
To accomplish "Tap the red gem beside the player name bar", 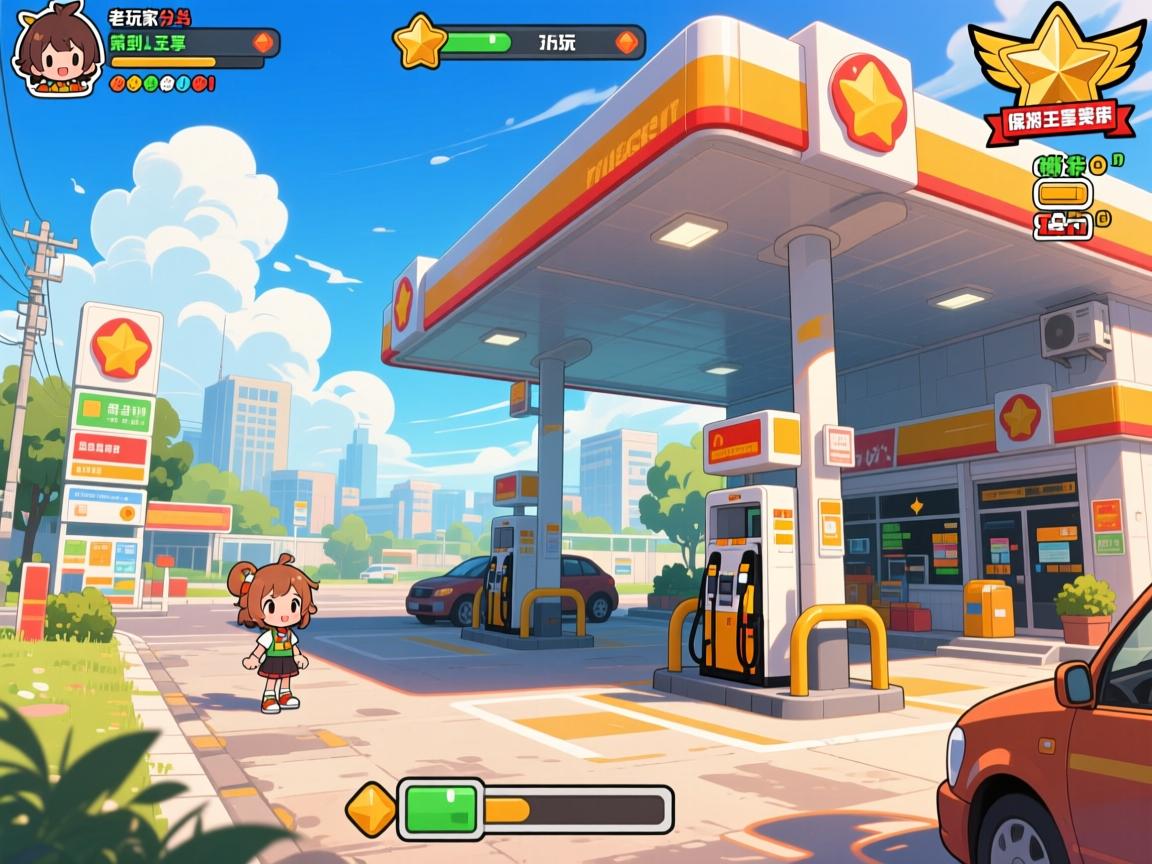I will (262, 42).
